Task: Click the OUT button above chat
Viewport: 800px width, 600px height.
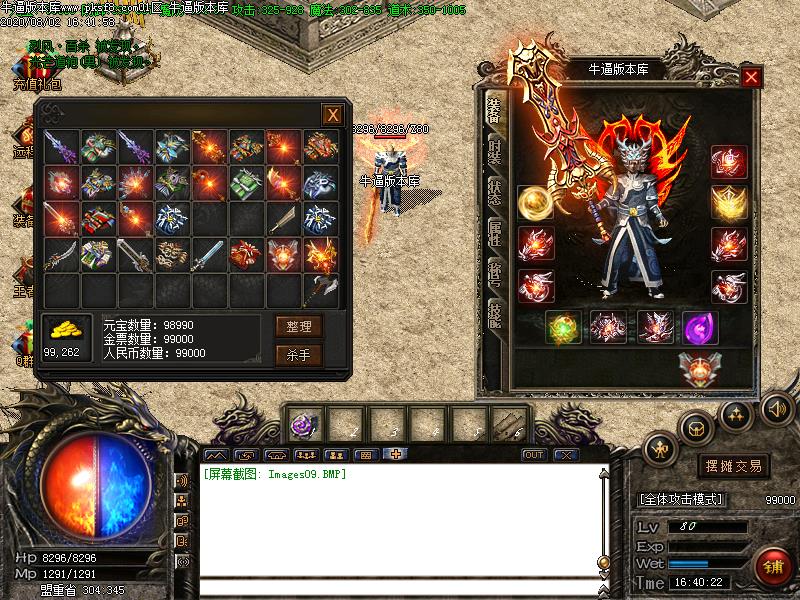Action: point(534,455)
